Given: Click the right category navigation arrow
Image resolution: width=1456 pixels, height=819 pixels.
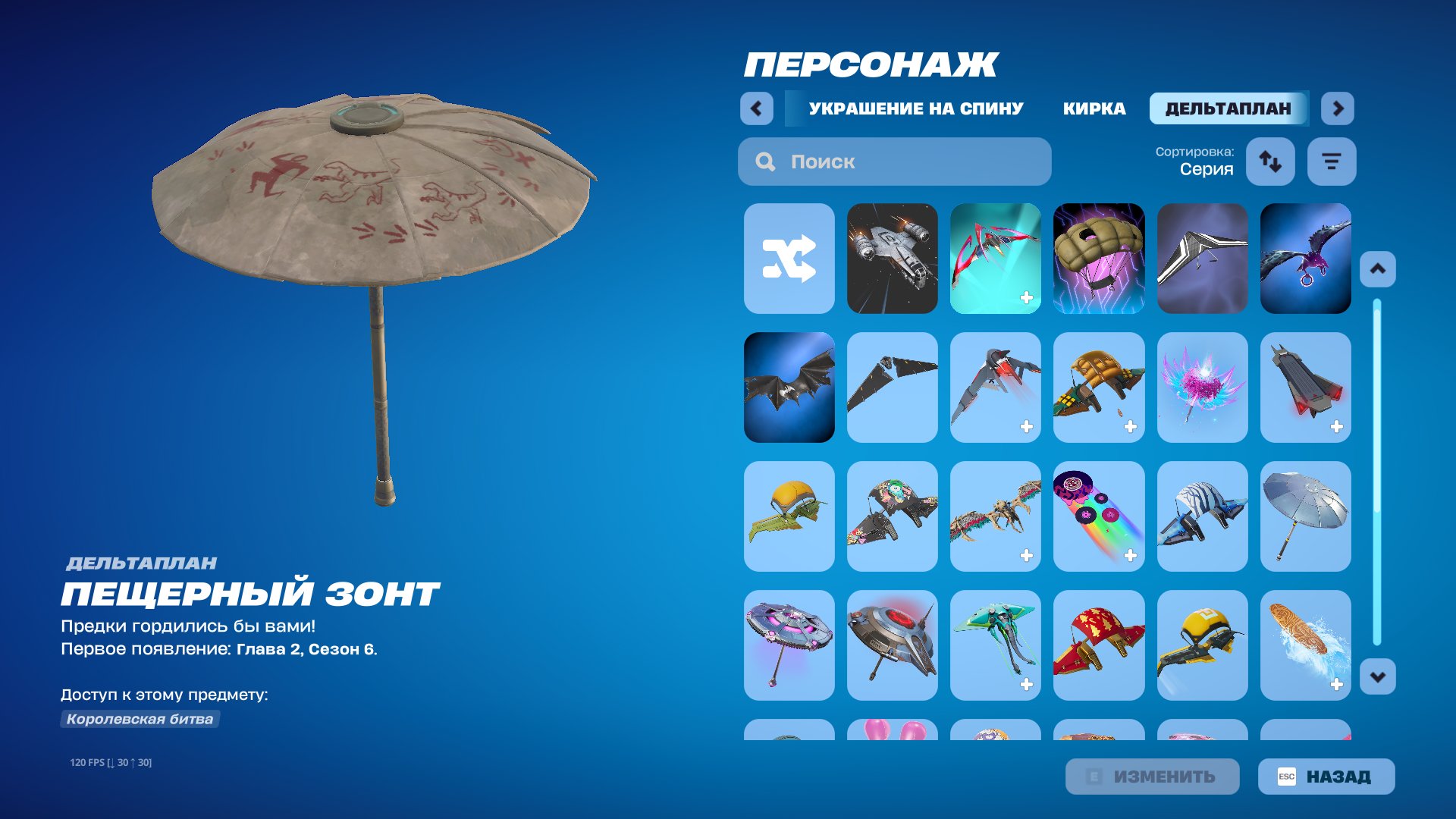Looking at the screenshot, I should (x=1338, y=108).
